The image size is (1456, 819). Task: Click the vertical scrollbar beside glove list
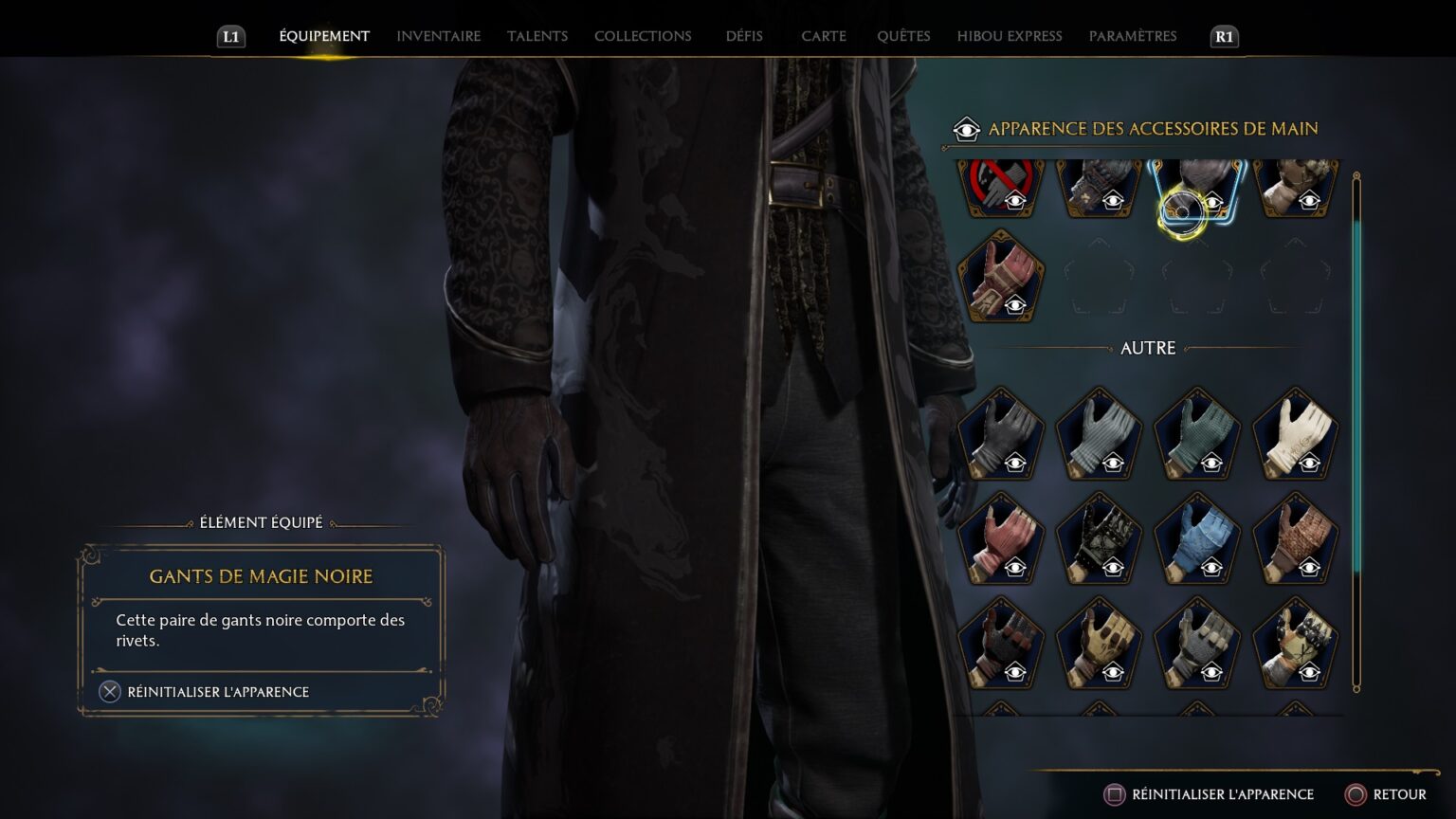tap(1357, 427)
